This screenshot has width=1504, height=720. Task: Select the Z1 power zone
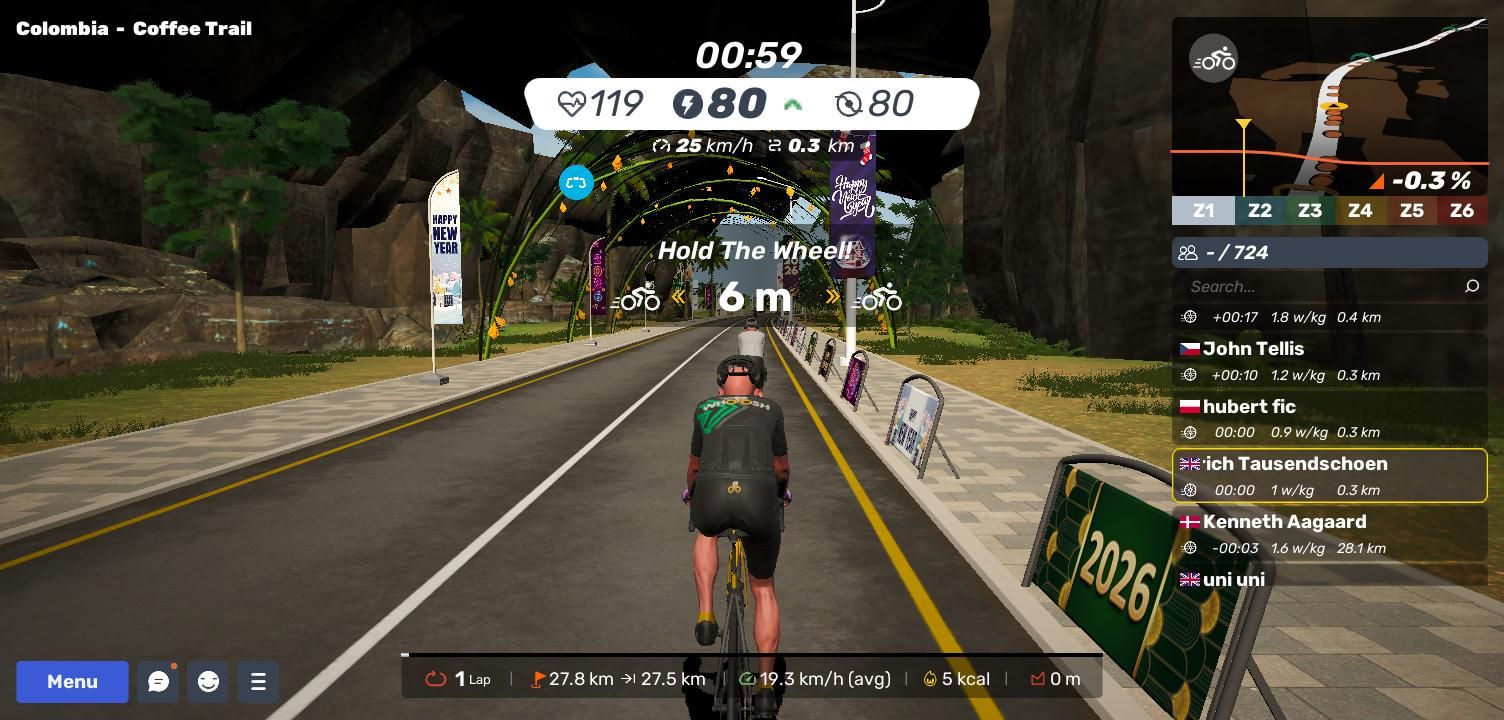tap(1203, 211)
